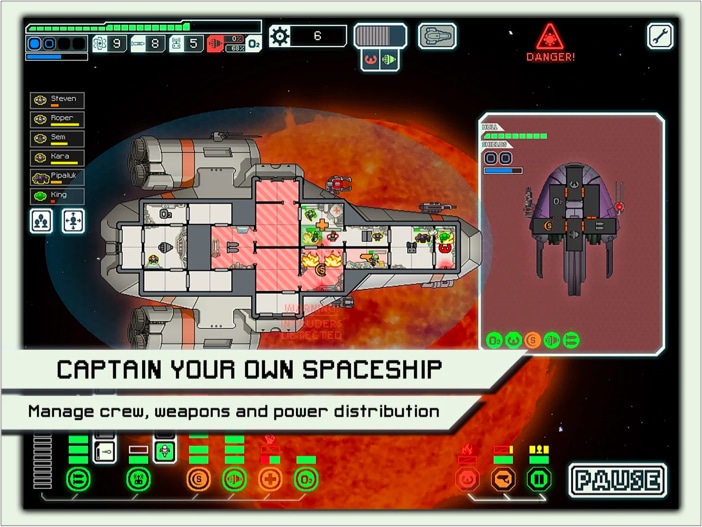Select crew member King

click(56, 196)
